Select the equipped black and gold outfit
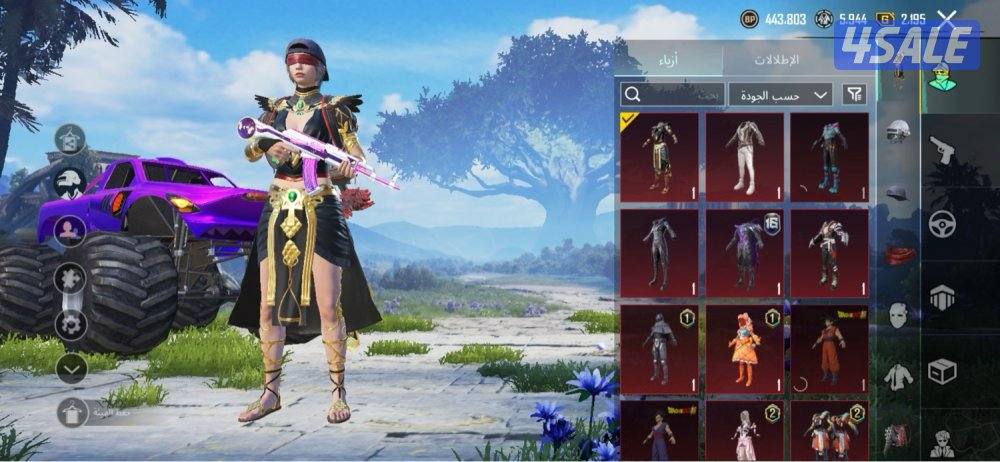This screenshot has height=462, width=1000. click(659, 155)
